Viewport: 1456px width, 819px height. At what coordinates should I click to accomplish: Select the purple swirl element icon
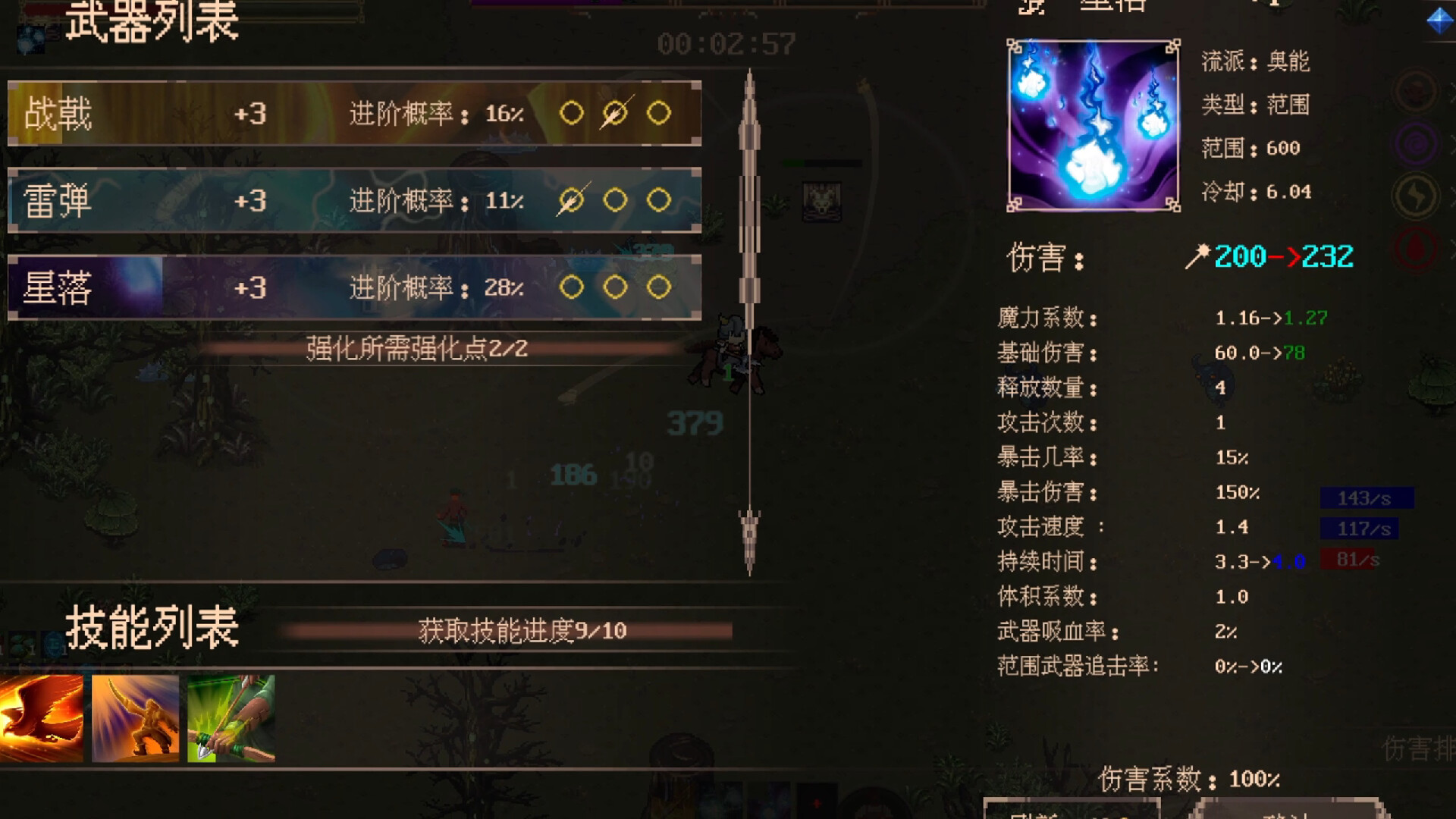click(1417, 144)
